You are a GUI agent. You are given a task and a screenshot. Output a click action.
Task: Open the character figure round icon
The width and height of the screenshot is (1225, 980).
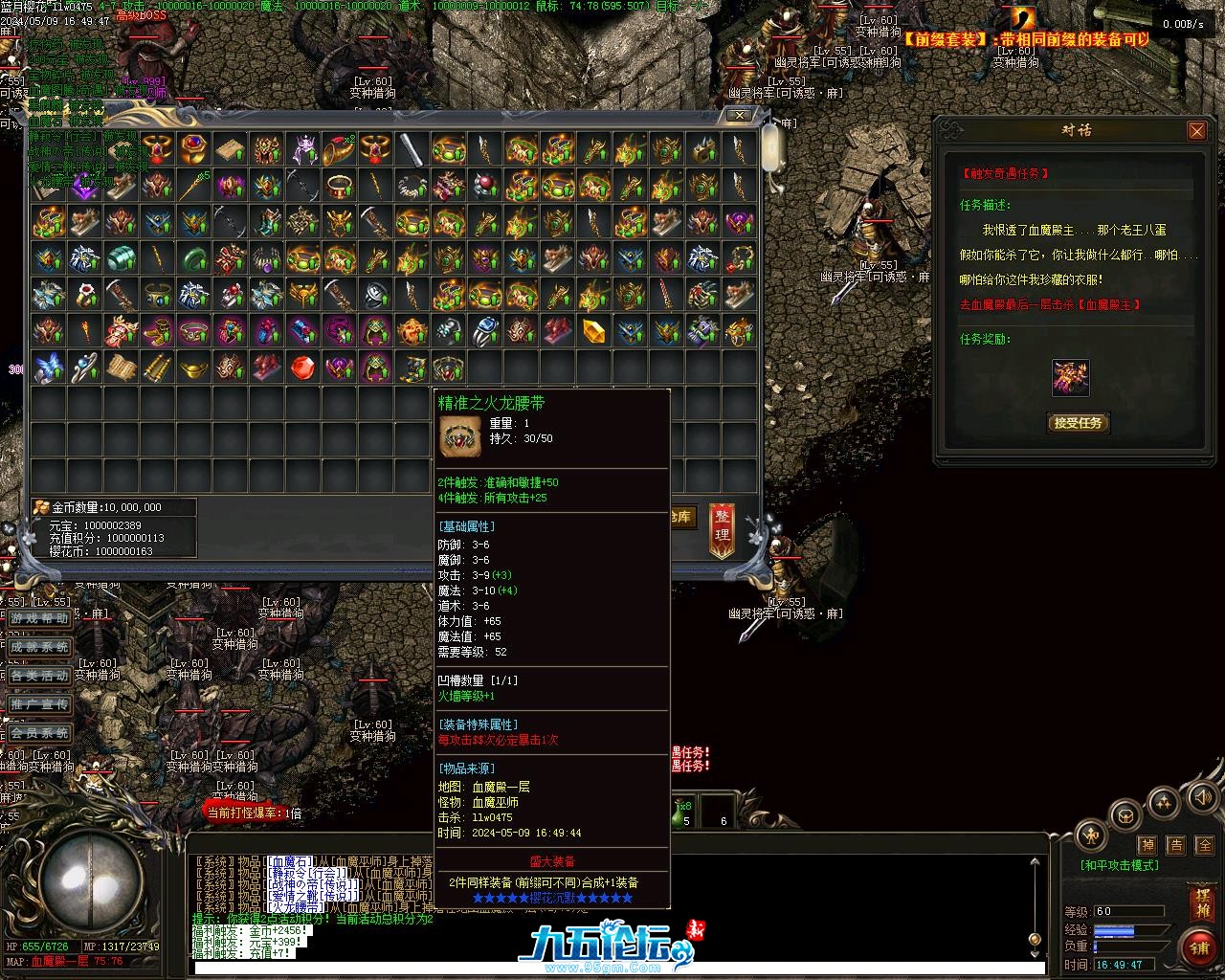coord(1091,835)
